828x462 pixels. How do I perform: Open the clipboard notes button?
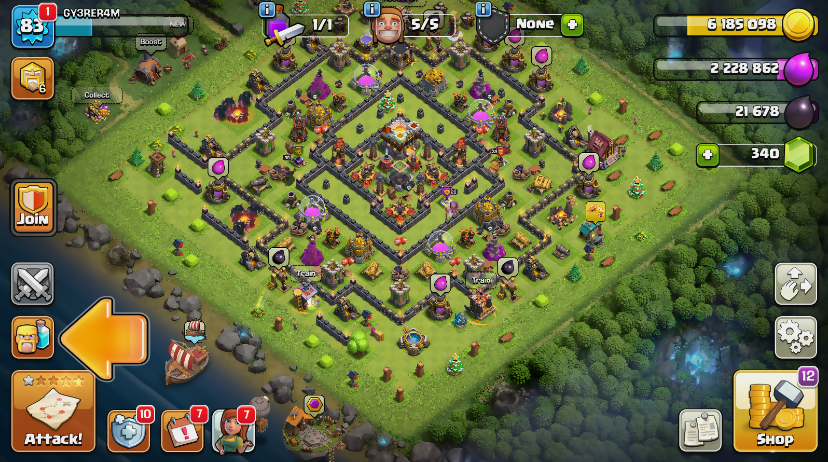[700, 430]
